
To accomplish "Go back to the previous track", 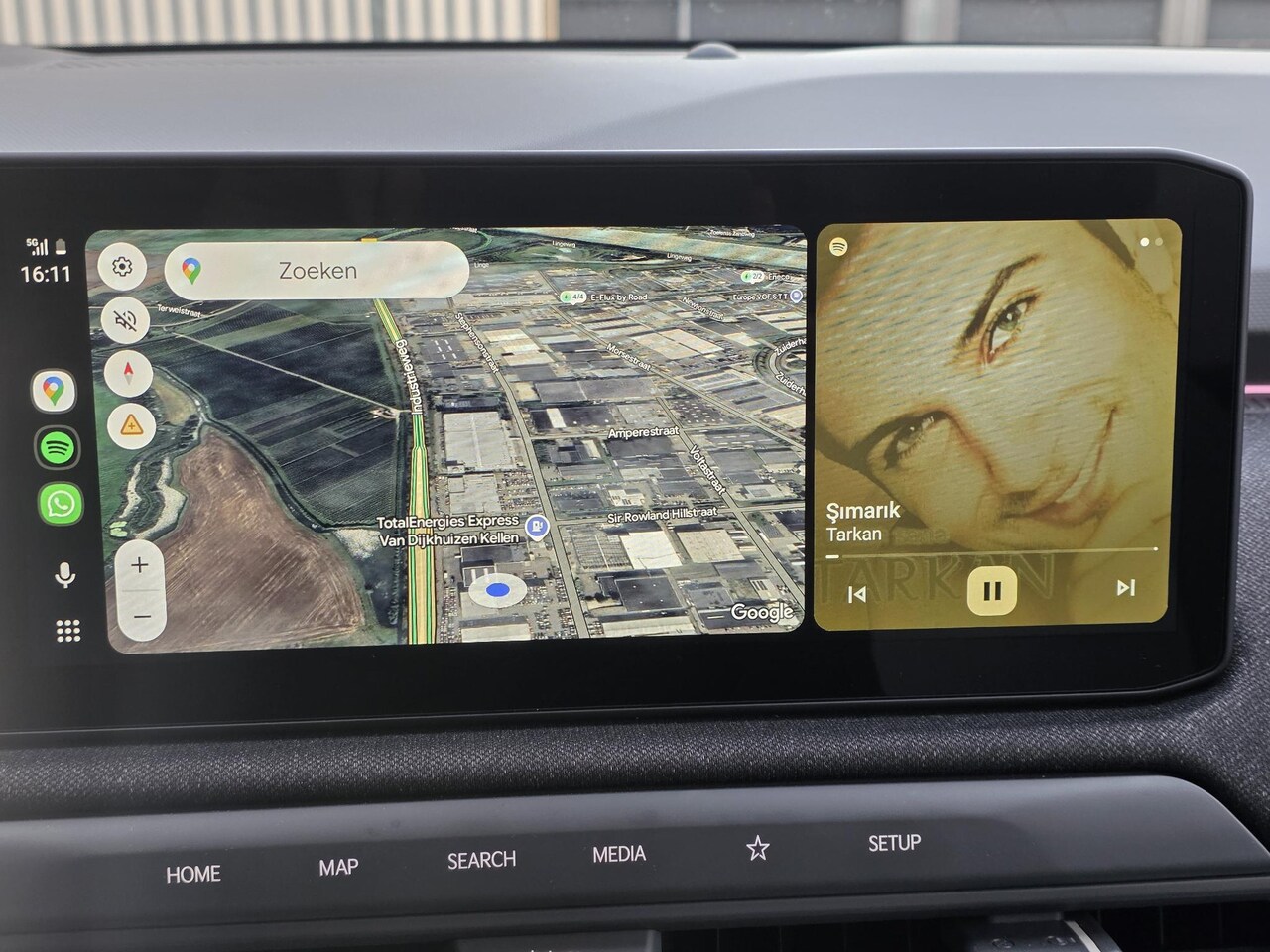I will [x=857, y=594].
